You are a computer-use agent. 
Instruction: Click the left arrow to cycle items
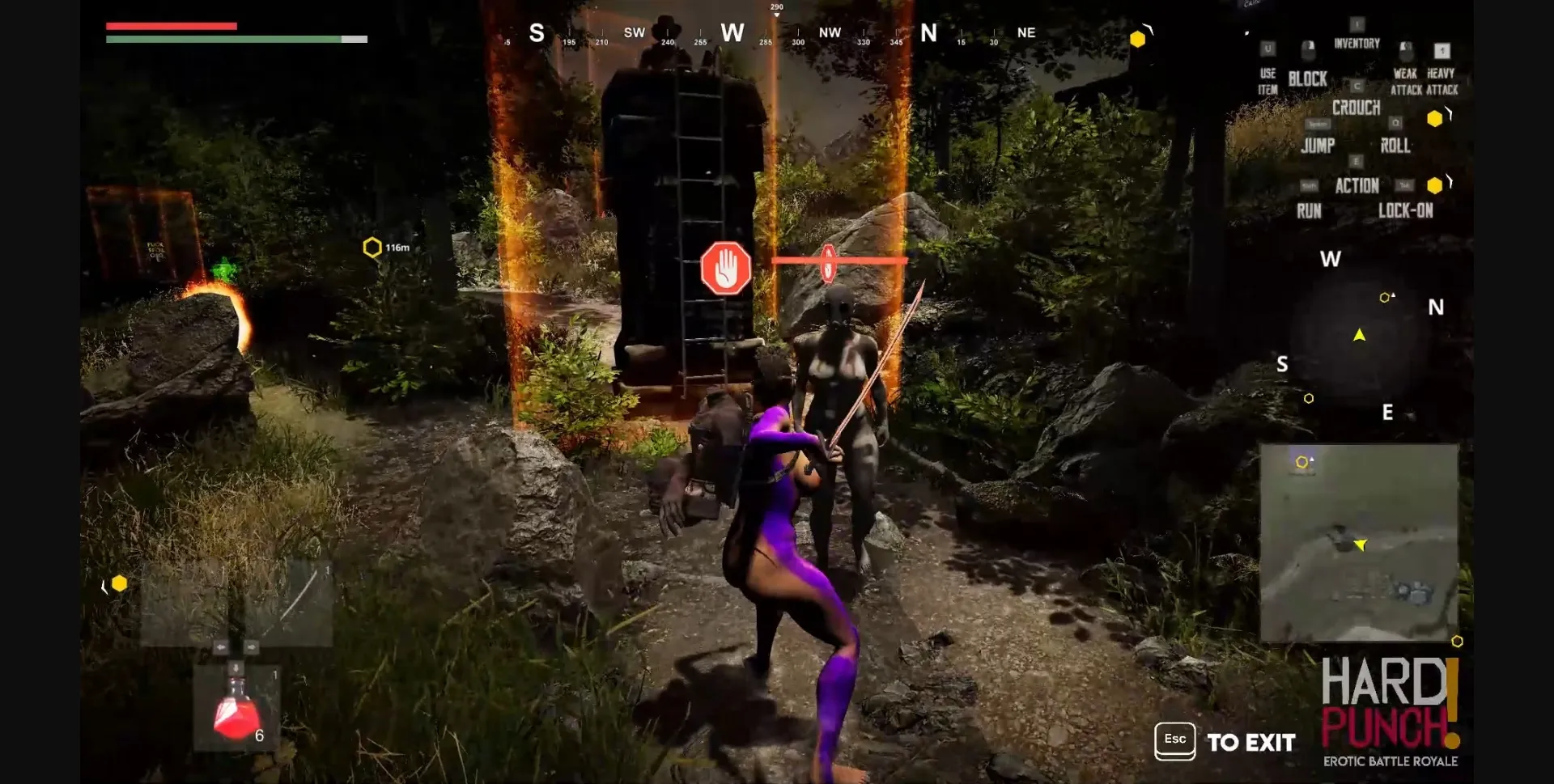coord(222,646)
